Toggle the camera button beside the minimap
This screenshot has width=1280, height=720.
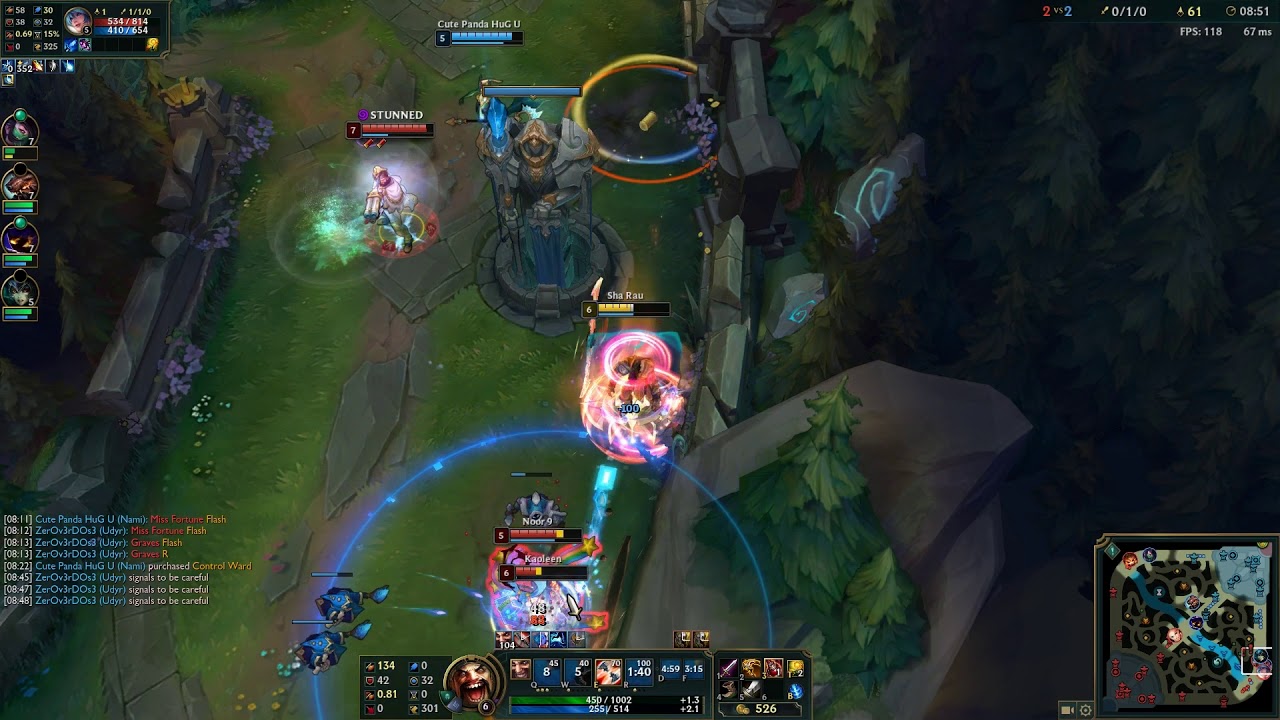point(1067,710)
